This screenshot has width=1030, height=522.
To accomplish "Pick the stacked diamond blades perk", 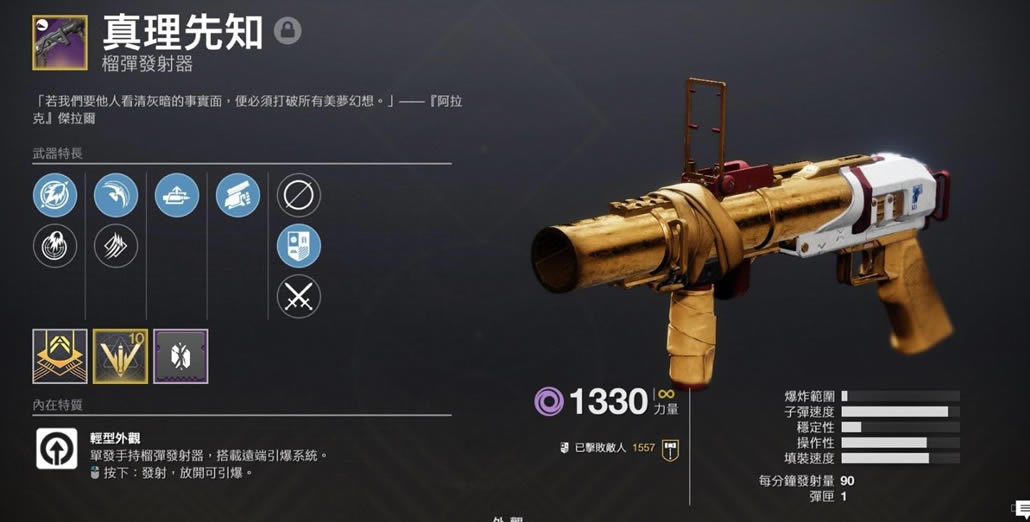I will click(x=116, y=246).
